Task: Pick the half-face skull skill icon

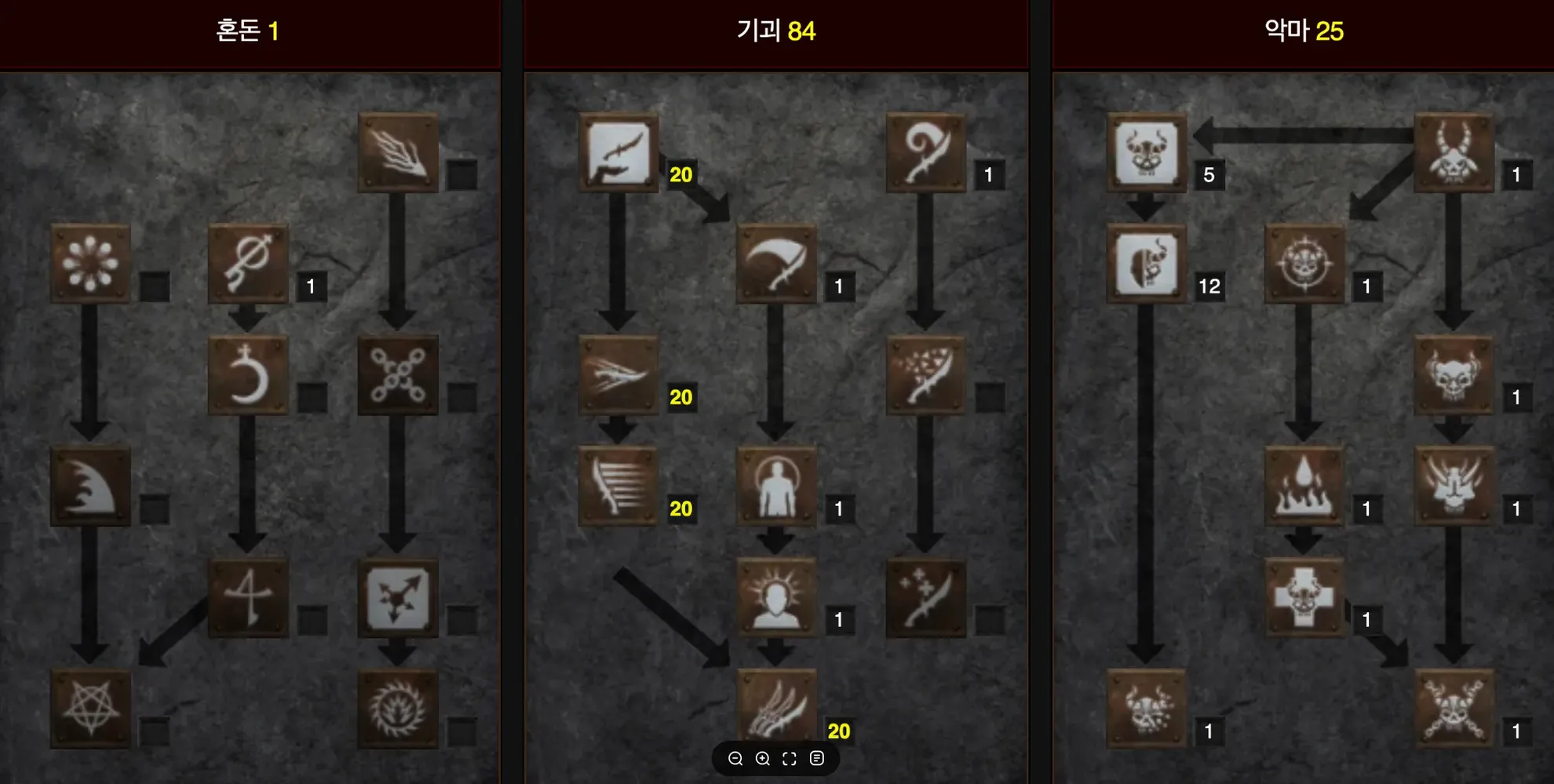Action: click(x=1147, y=264)
